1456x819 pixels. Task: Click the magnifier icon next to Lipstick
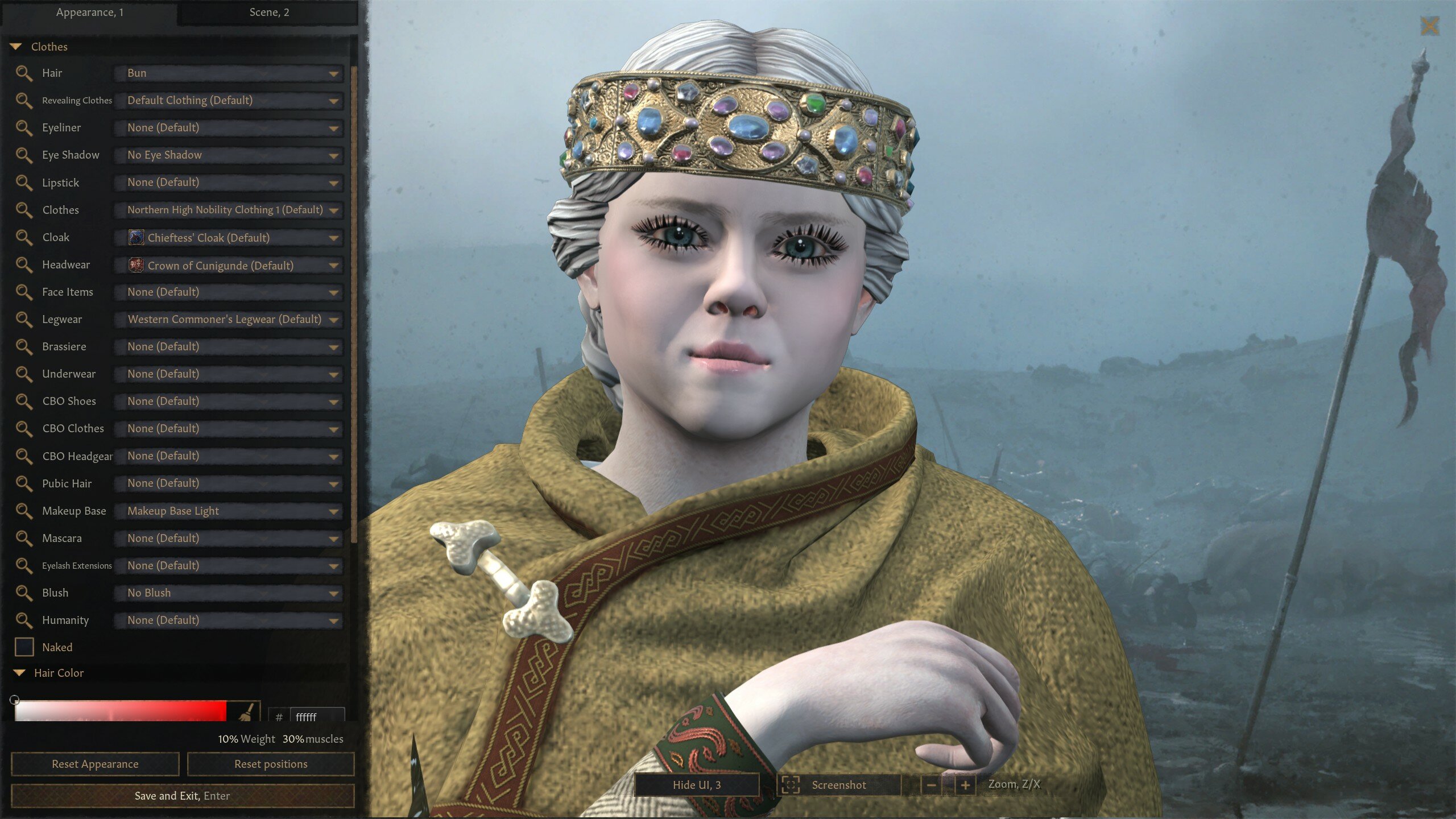[x=25, y=183]
